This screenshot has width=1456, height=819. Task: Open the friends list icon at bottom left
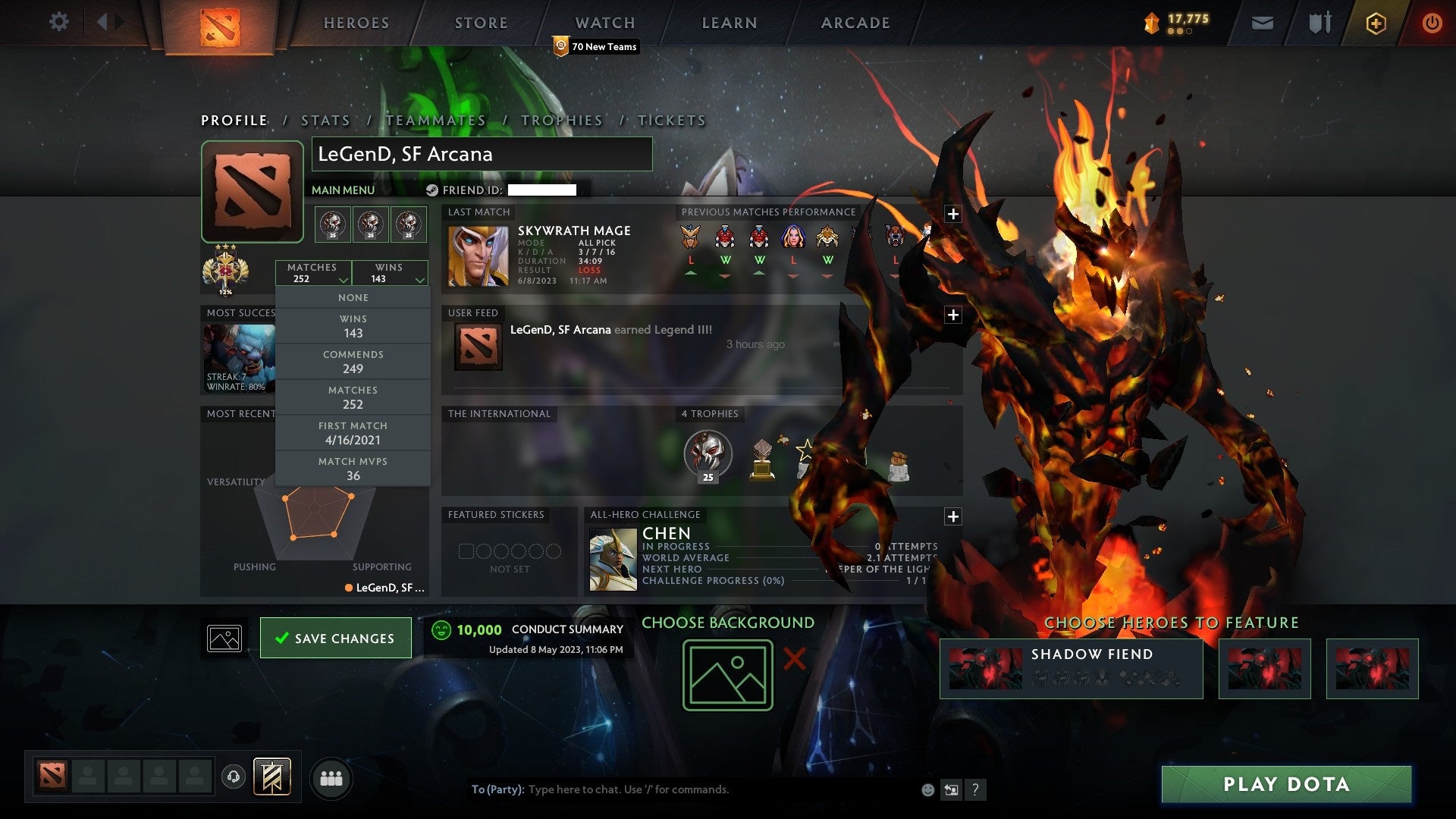point(331,777)
